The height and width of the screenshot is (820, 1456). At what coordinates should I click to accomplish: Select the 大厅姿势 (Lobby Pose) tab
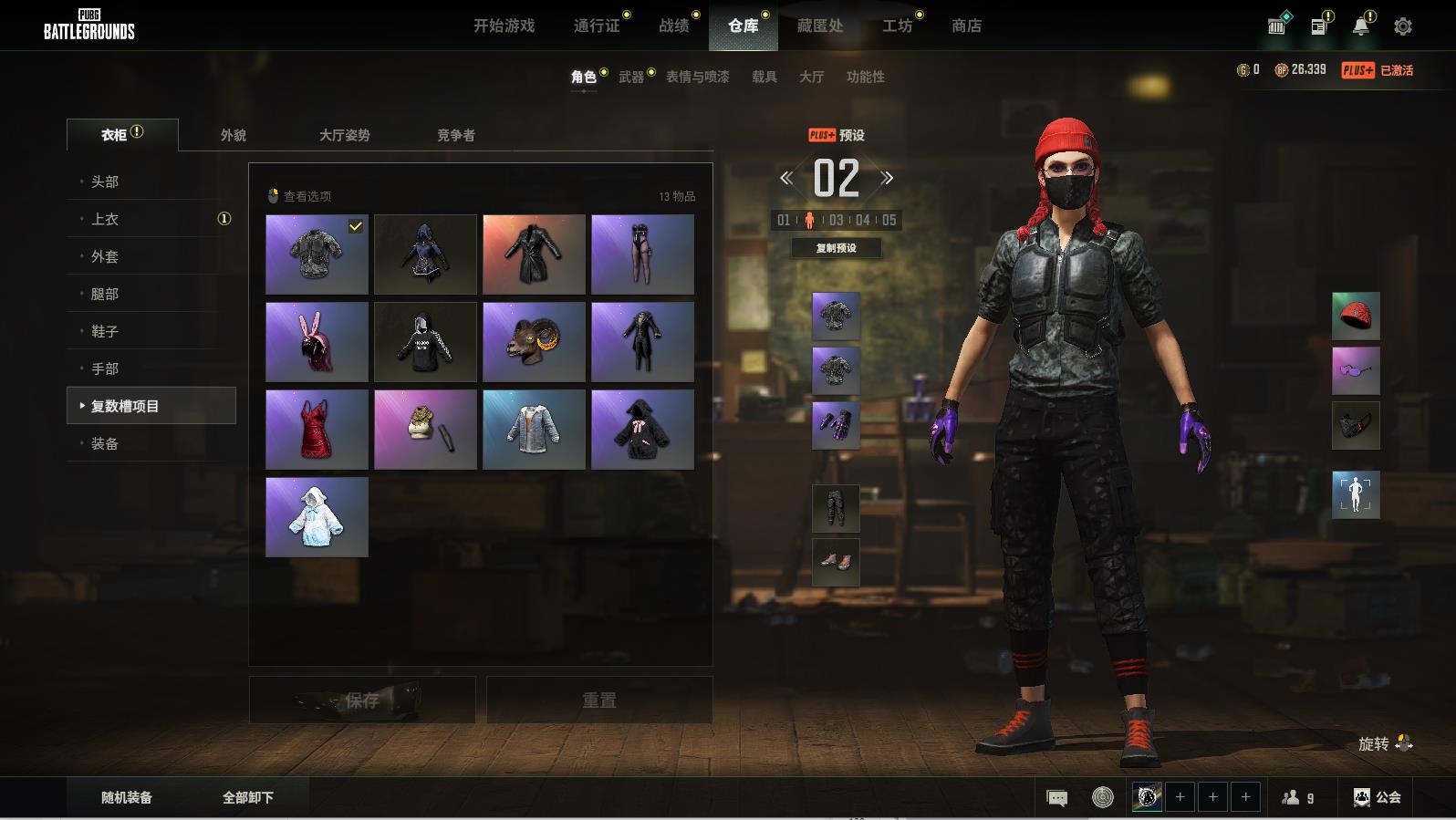point(344,135)
